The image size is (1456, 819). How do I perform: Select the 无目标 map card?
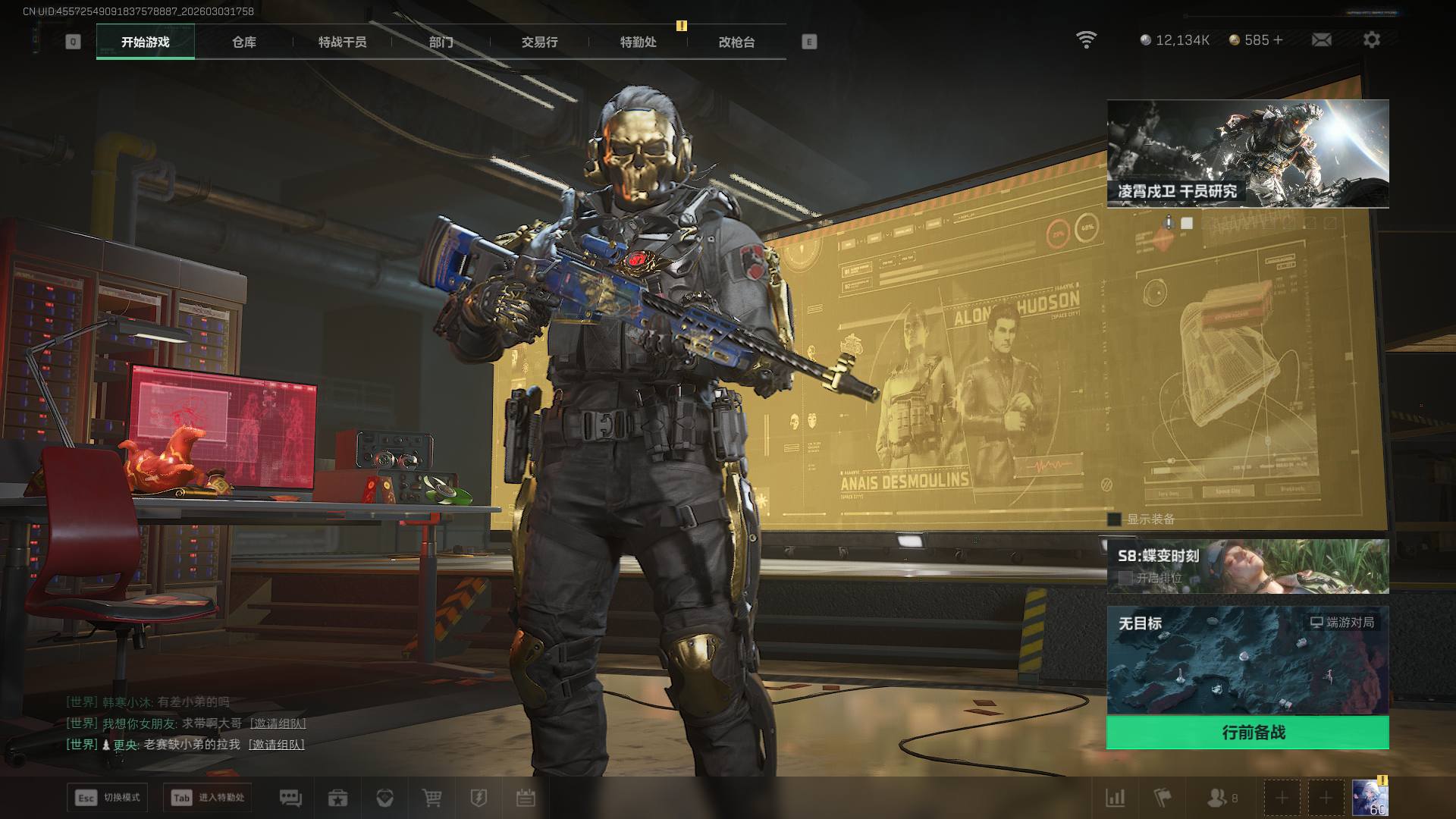point(1247,660)
